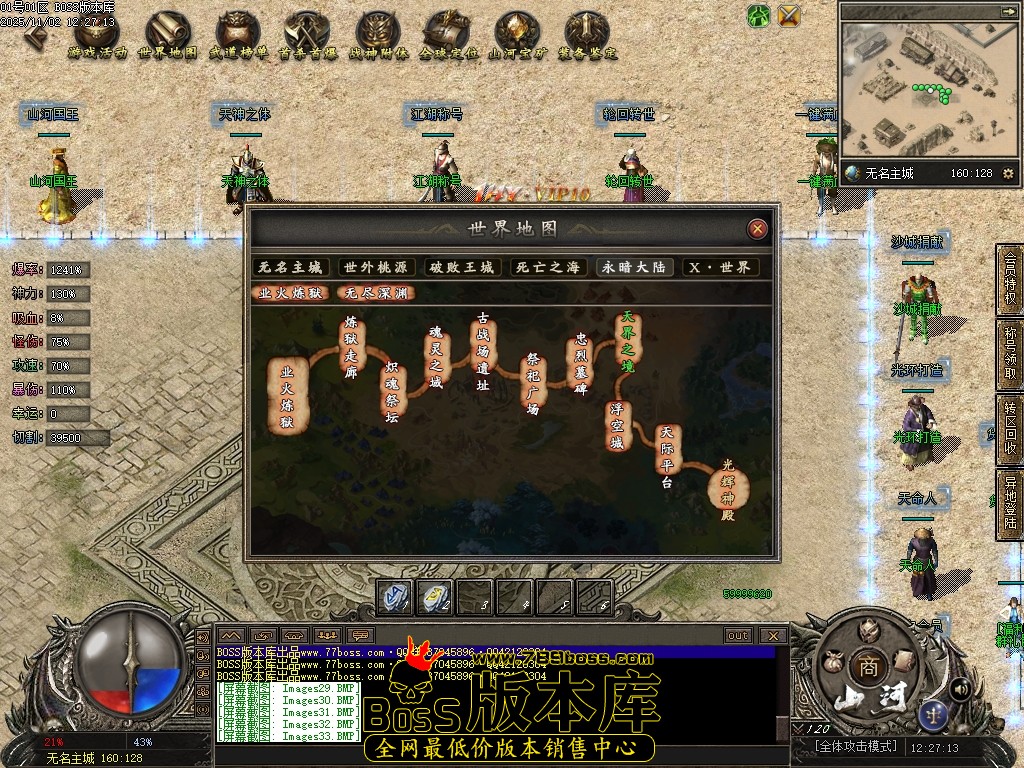
Task: Select 炼狱走廊 location on the map
Action: (350, 347)
